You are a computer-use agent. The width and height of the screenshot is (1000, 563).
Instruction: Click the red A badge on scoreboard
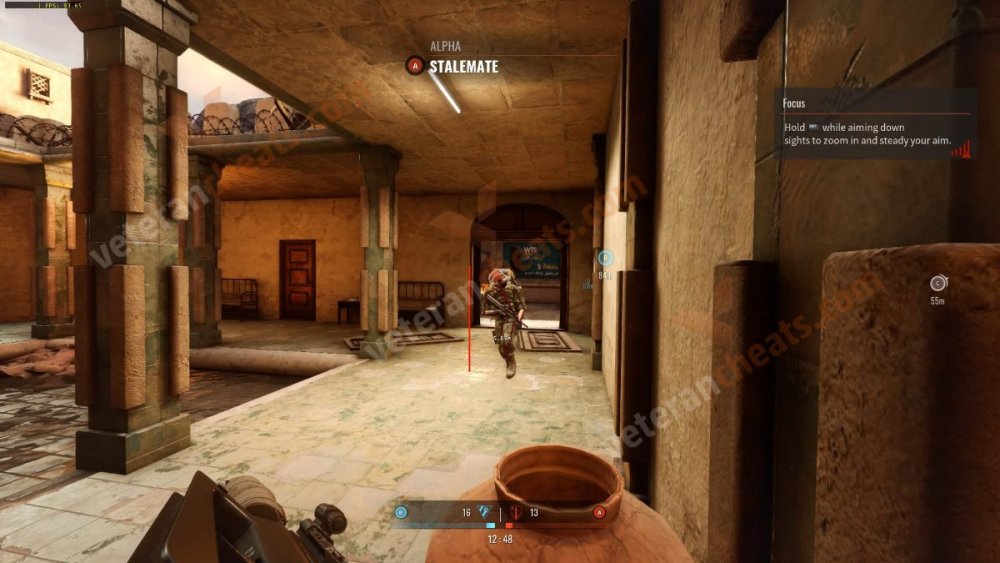pyautogui.click(x=600, y=513)
